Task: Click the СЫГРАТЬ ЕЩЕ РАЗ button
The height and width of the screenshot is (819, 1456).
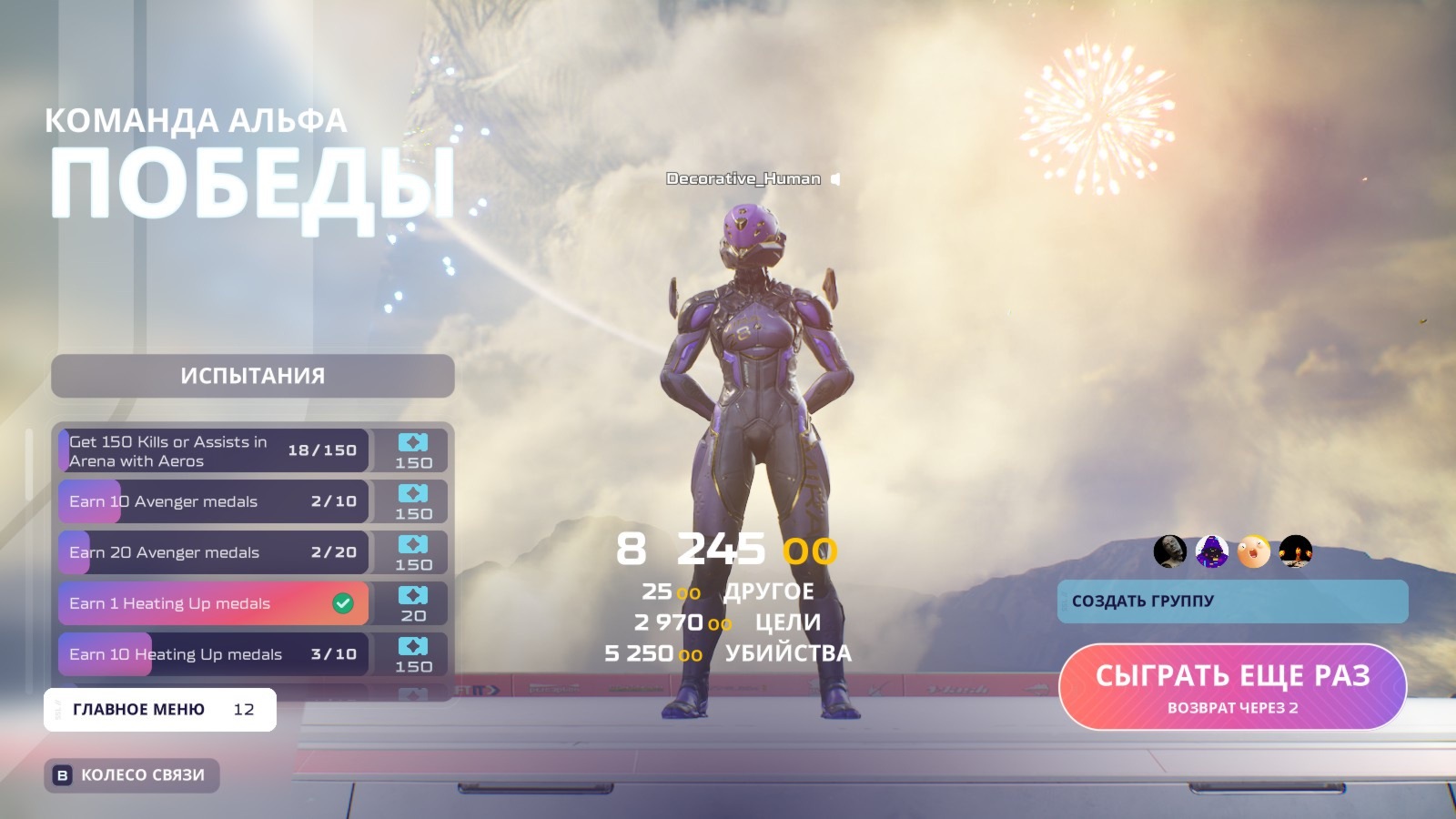Action: coord(1232,686)
